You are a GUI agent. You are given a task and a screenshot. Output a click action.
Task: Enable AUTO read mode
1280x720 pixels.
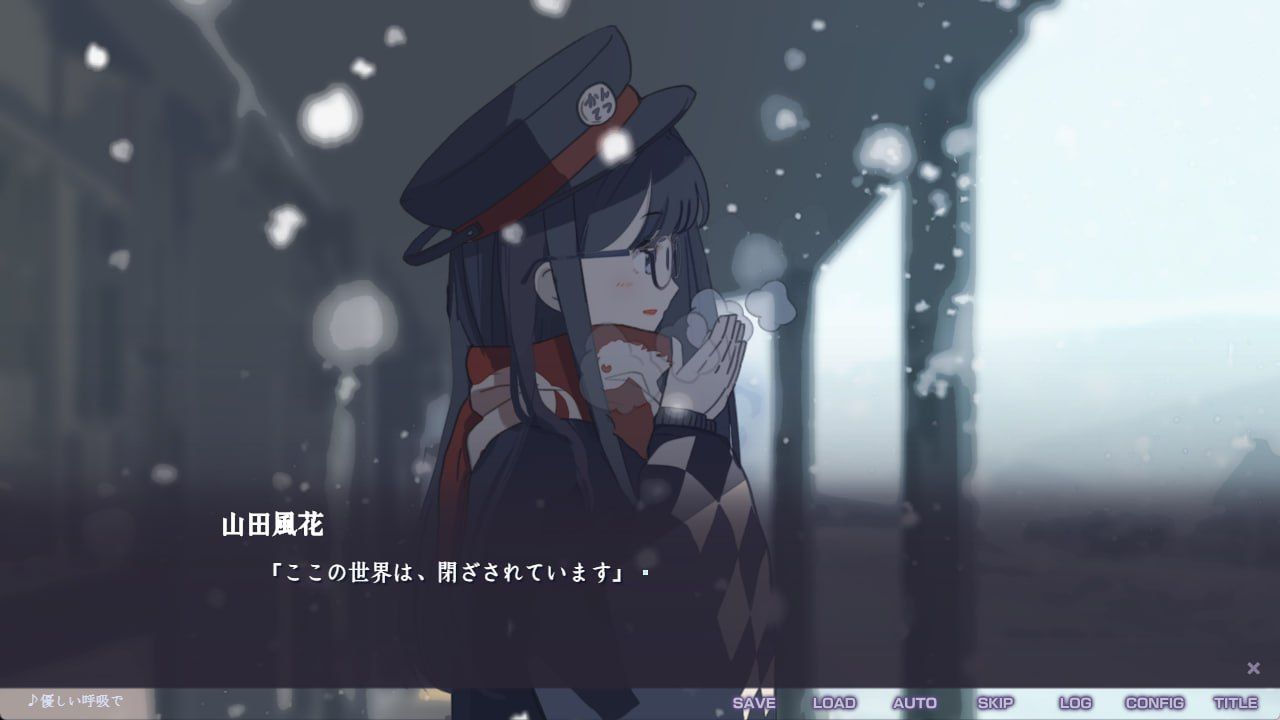[x=916, y=703]
